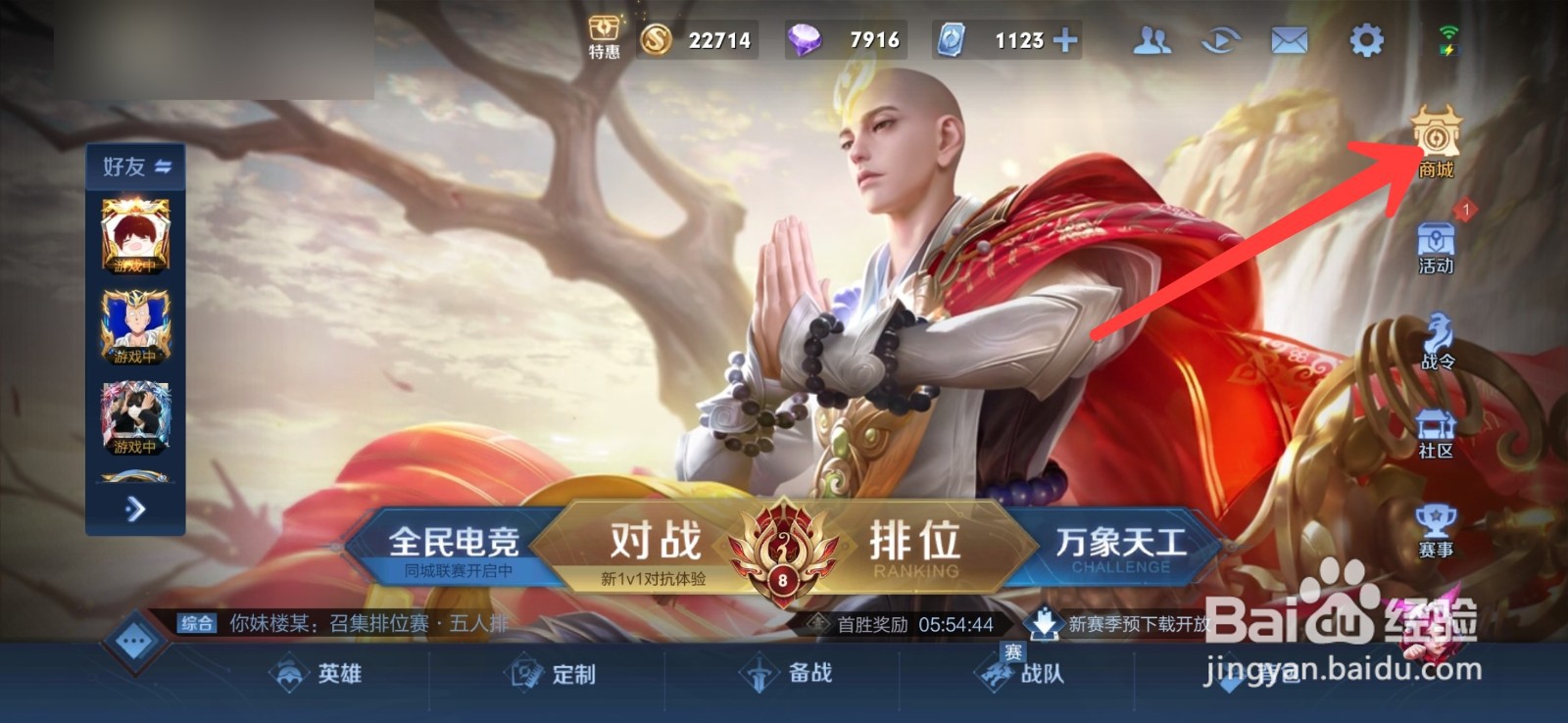Open 全民电竞 esports mode
The height and width of the screenshot is (723, 1568).
(x=459, y=542)
